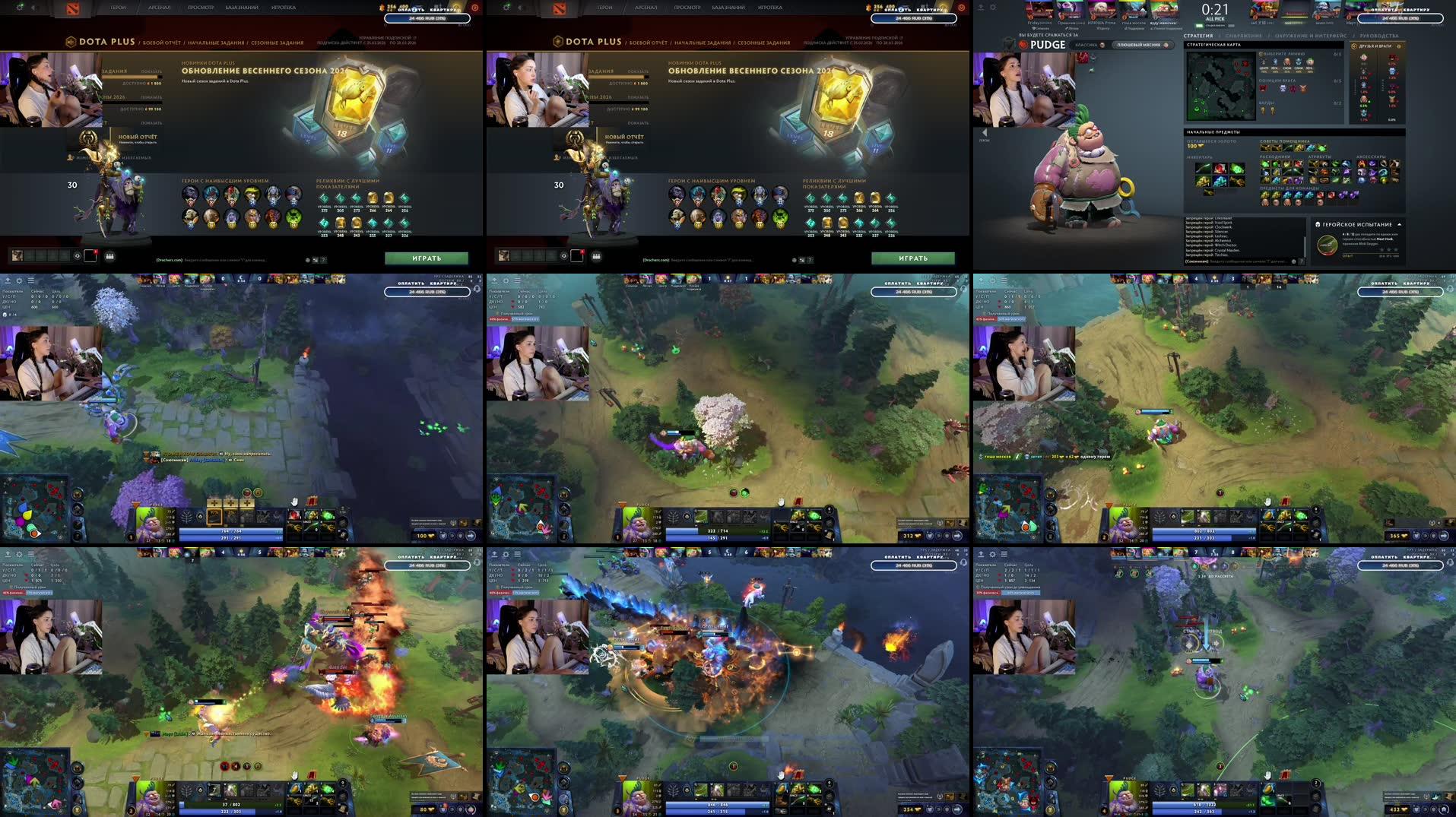Switch to the КЛАССИКА hero style option
The width and height of the screenshot is (1456, 817).
click(1086, 46)
